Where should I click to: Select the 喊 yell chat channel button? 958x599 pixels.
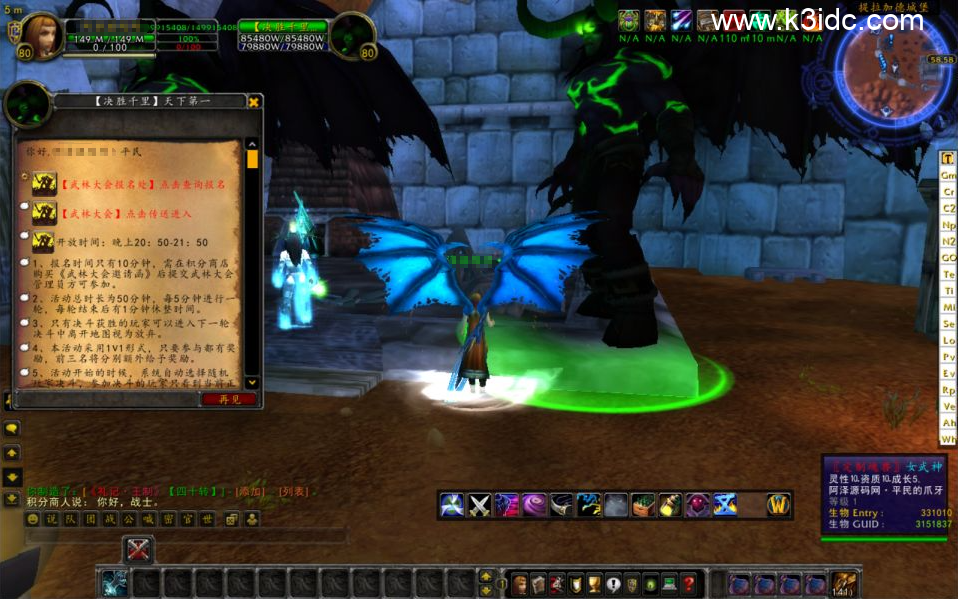tap(148, 519)
